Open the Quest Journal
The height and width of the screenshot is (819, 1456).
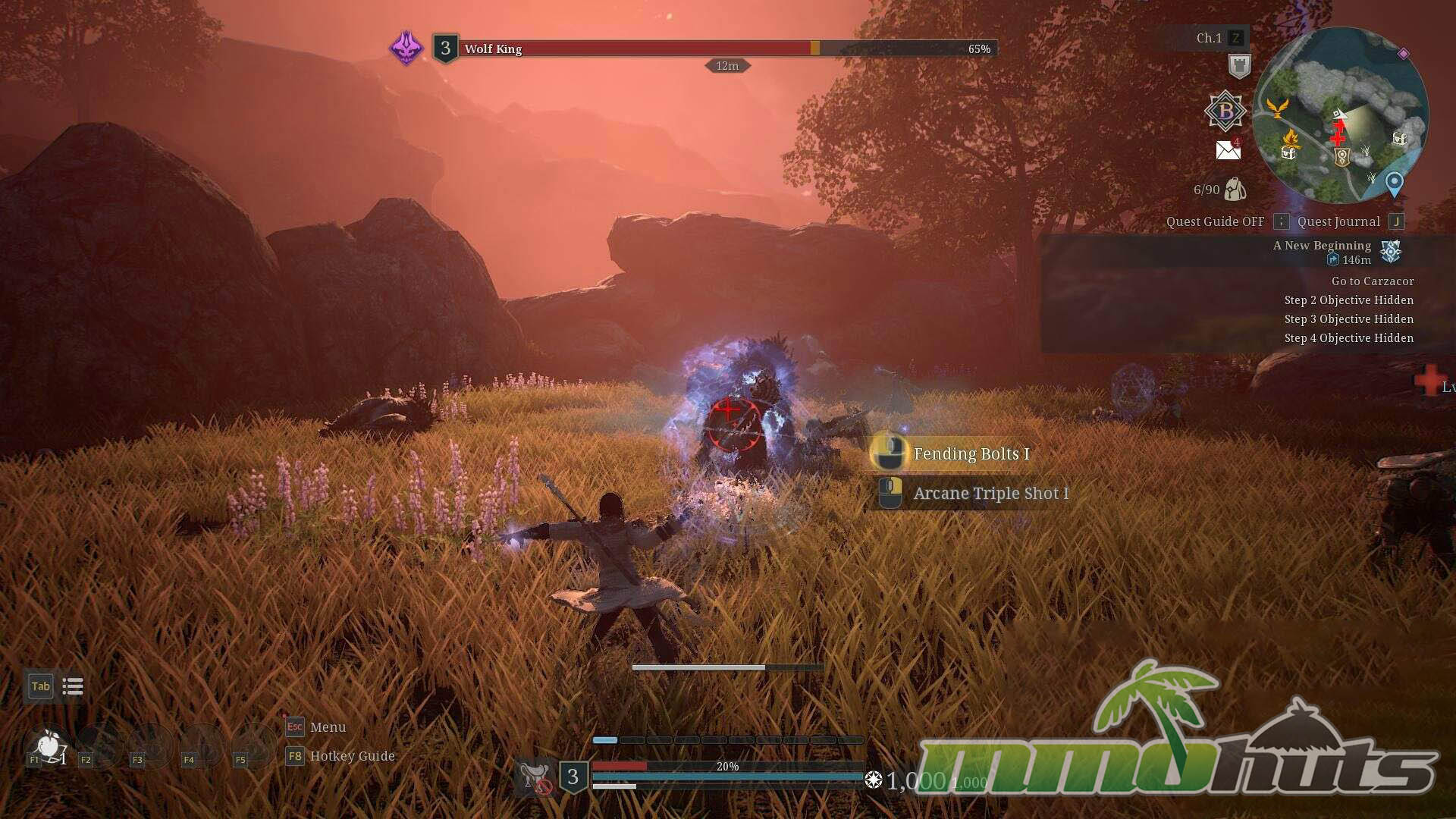pos(1338,221)
